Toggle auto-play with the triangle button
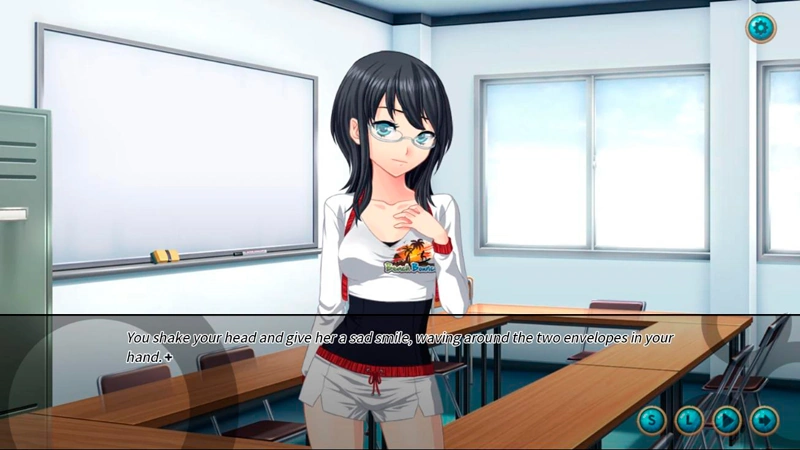 coord(727,419)
